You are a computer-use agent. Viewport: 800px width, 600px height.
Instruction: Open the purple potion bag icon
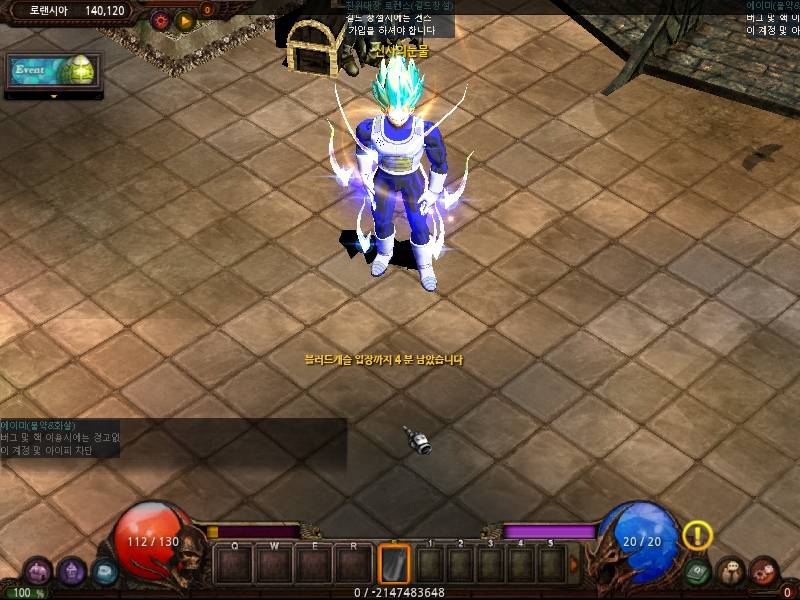pos(71,572)
